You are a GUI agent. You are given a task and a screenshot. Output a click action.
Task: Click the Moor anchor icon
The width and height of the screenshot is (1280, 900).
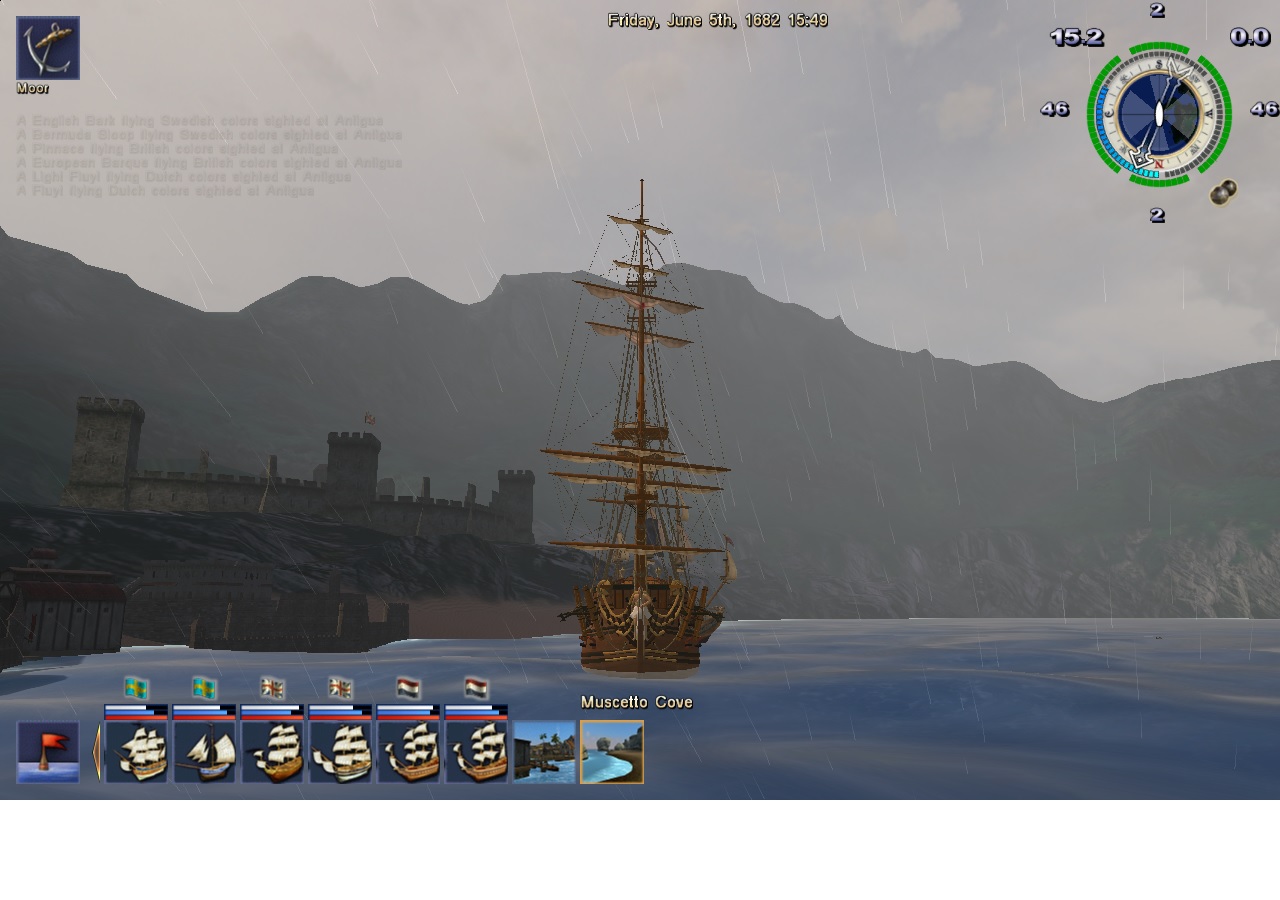pyautogui.click(x=48, y=48)
